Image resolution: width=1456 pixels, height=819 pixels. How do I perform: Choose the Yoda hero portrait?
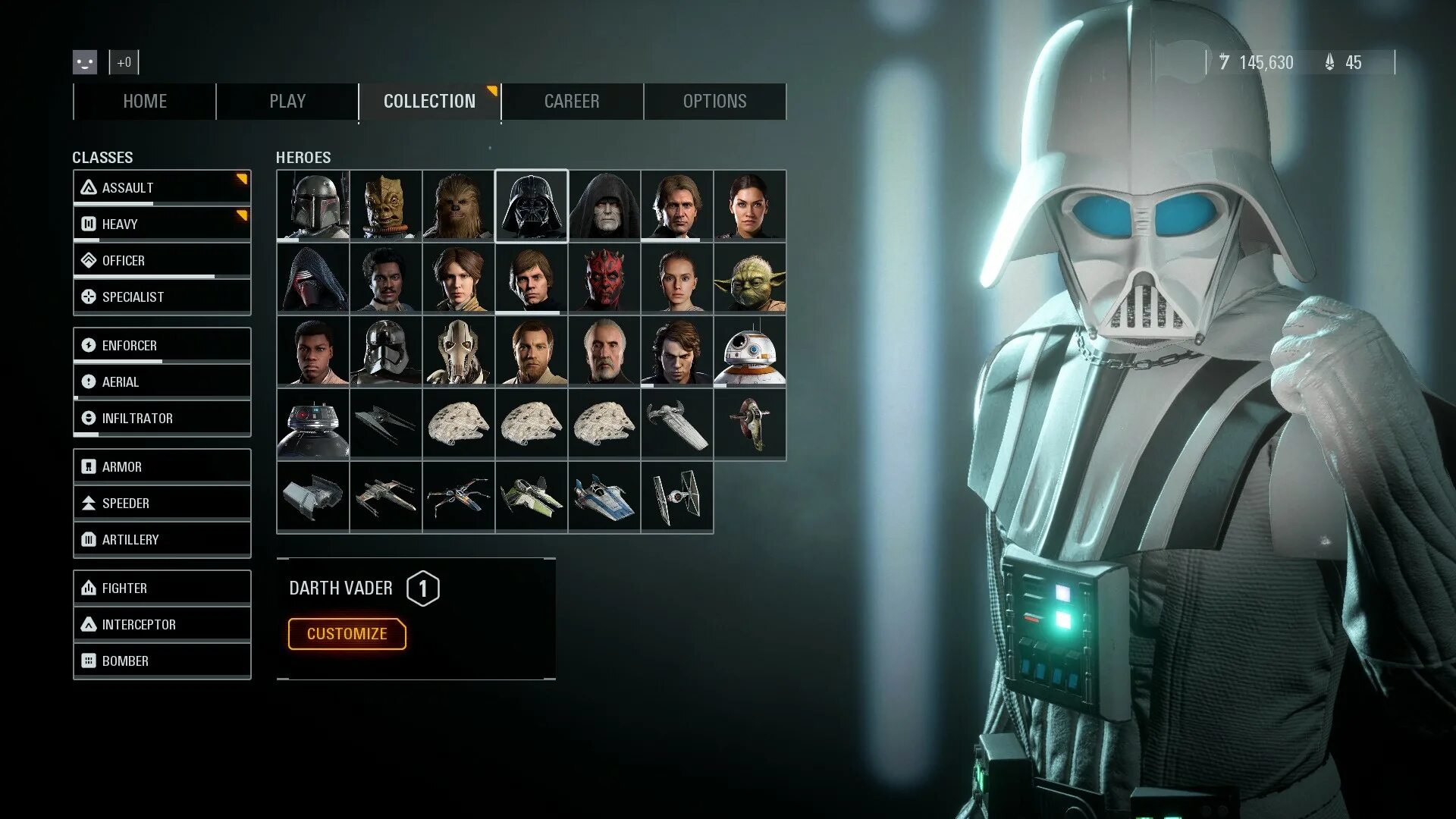pyautogui.click(x=750, y=278)
